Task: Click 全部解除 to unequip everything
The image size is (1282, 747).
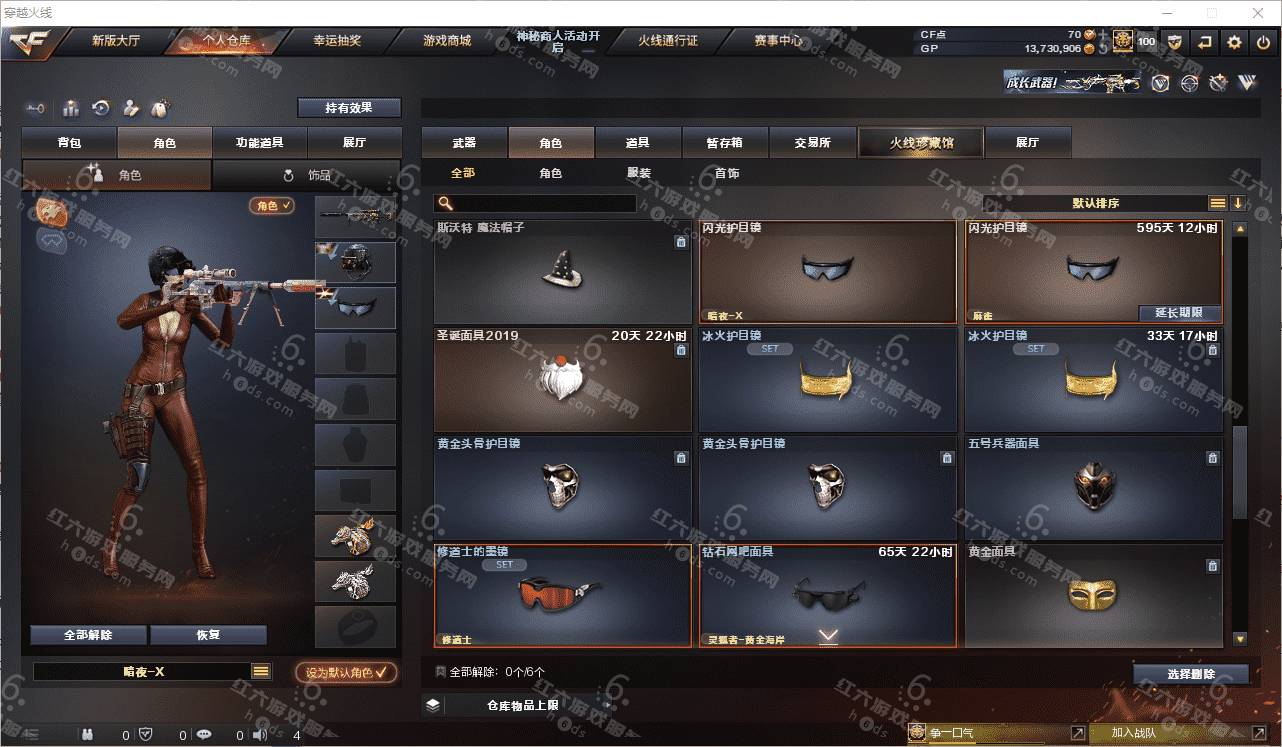Action: click(x=88, y=635)
